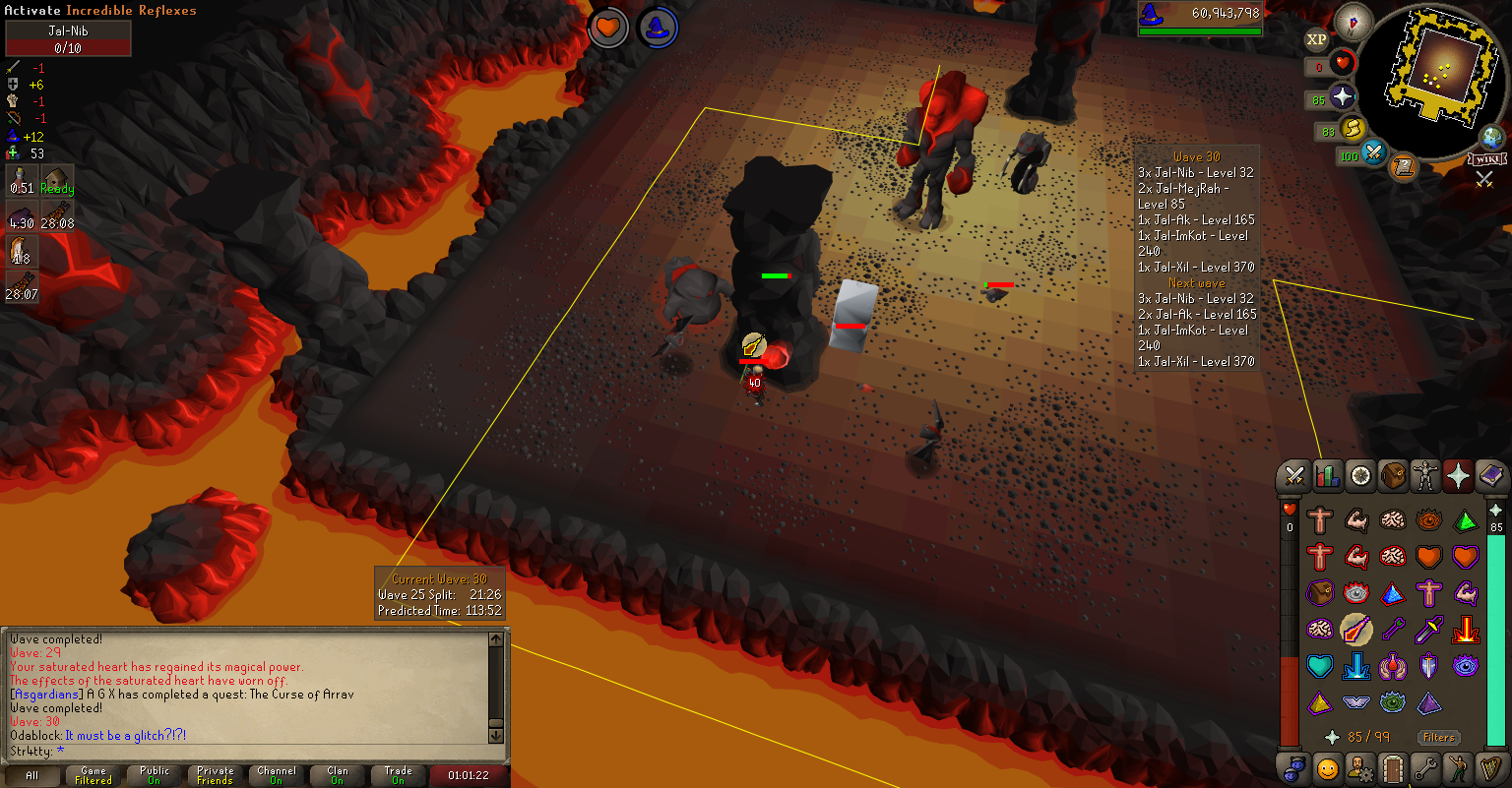The width and height of the screenshot is (1512, 788).
Task: Open the world map globe
Action: [1490, 136]
